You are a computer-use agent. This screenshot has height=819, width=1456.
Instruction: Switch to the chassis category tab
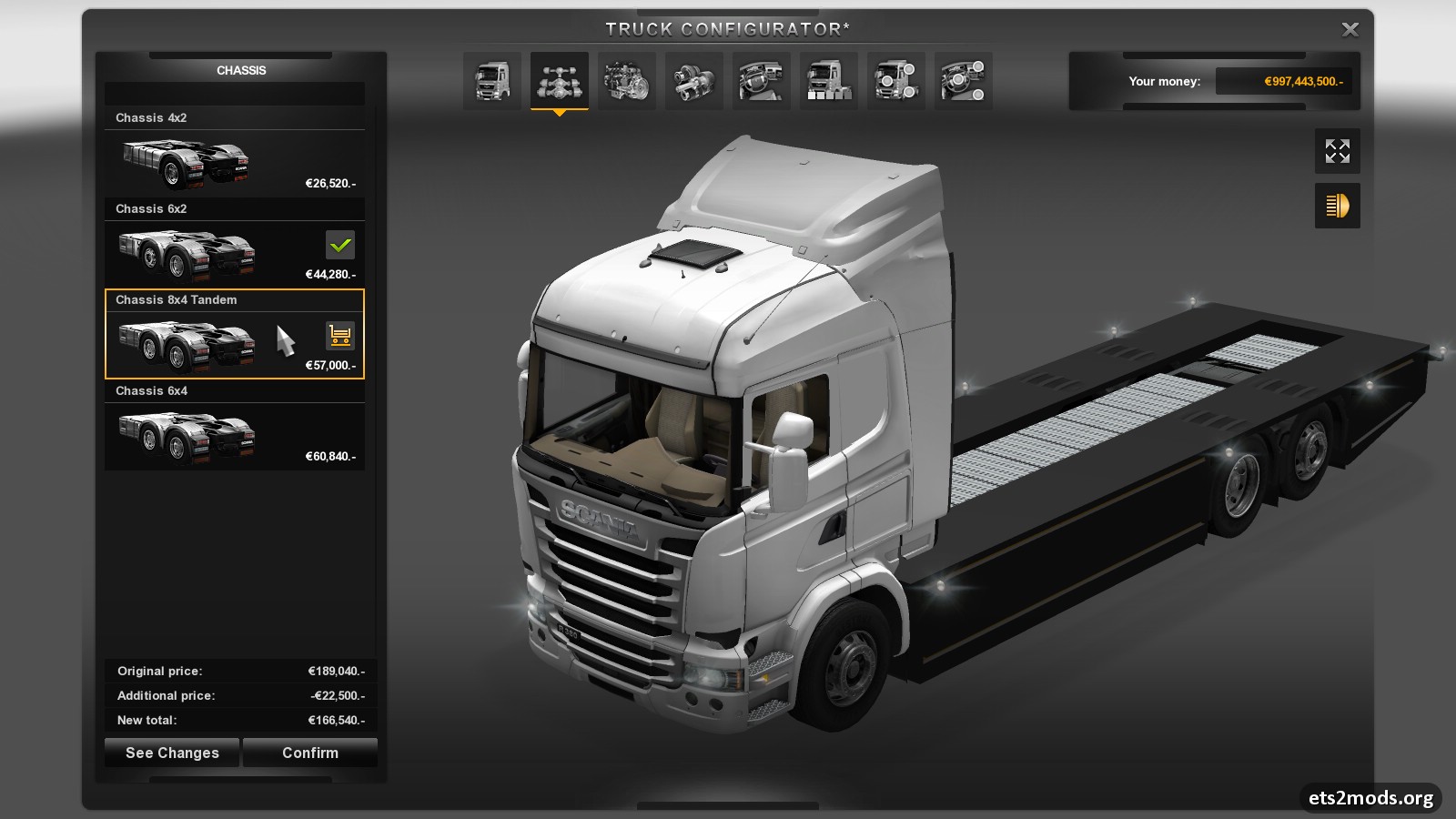point(560,81)
